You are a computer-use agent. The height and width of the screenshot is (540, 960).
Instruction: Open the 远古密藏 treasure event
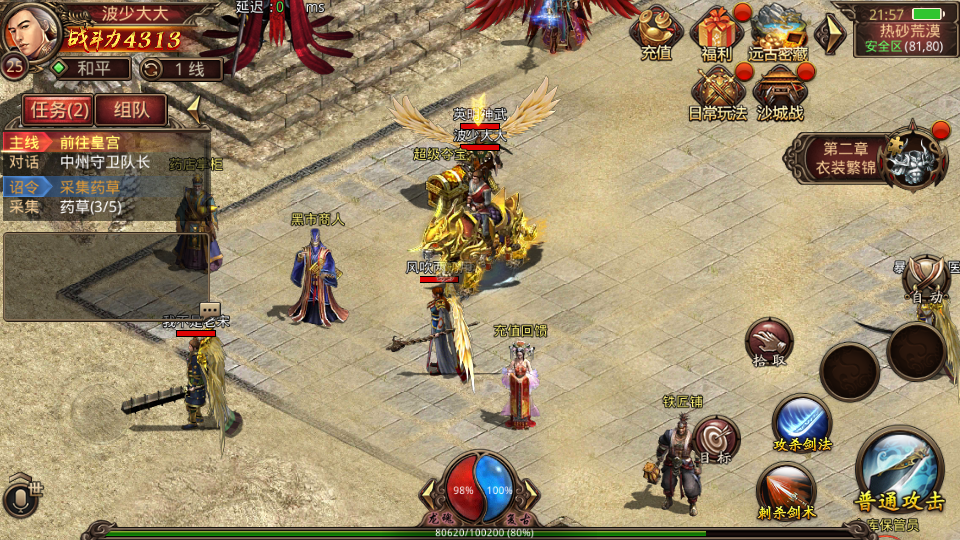(x=779, y=33)
